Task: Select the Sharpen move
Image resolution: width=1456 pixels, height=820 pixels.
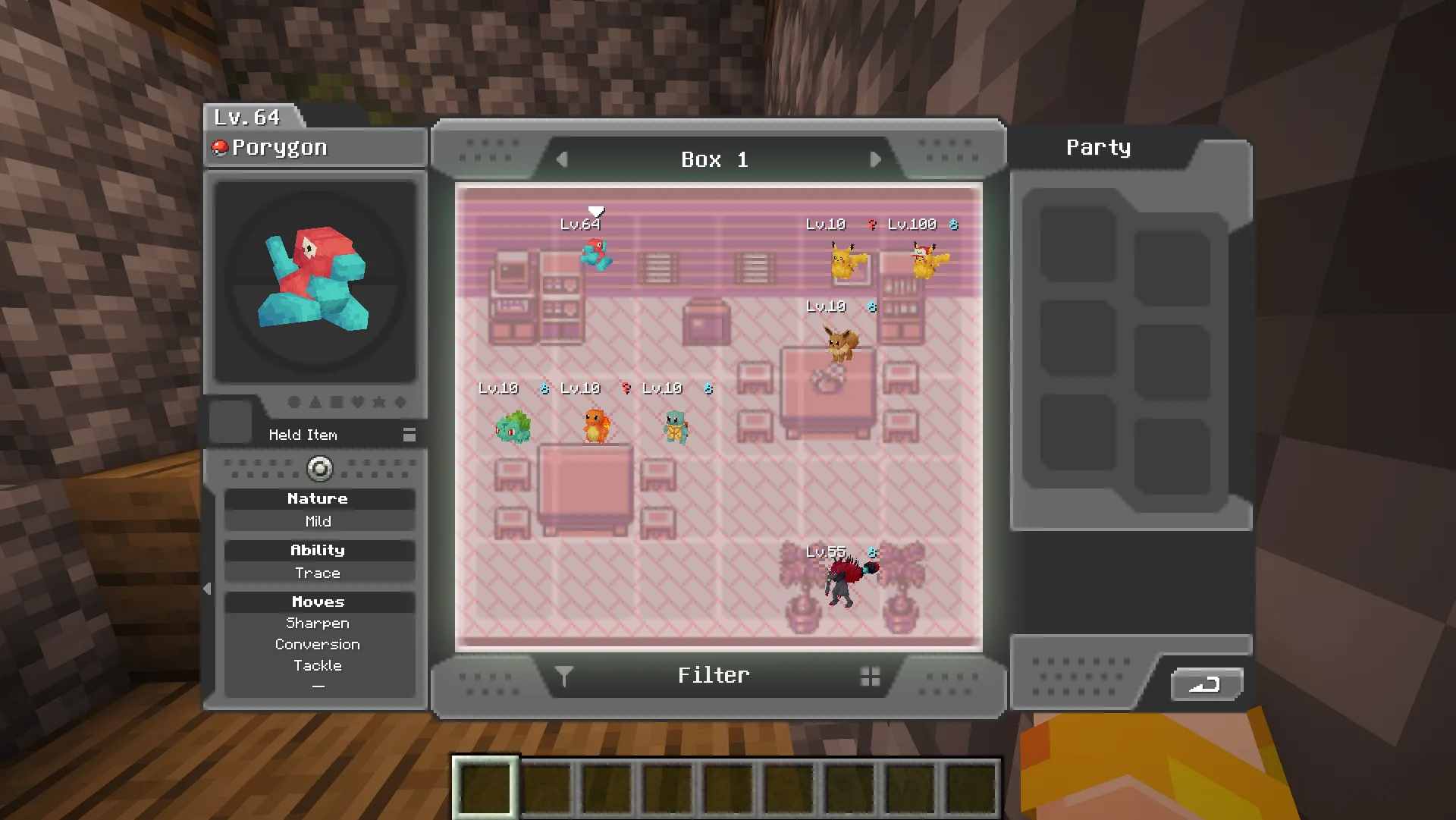Action: 318,624
